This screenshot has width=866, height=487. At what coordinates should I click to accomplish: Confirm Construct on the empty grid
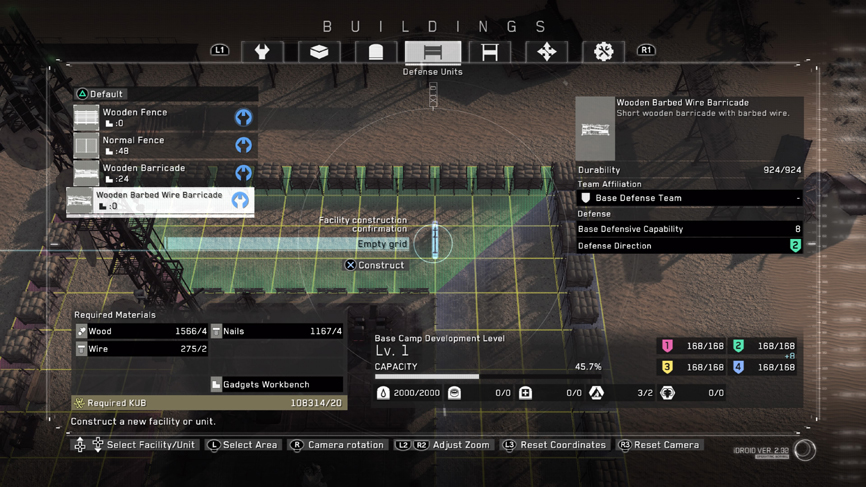tap(375, 265)
